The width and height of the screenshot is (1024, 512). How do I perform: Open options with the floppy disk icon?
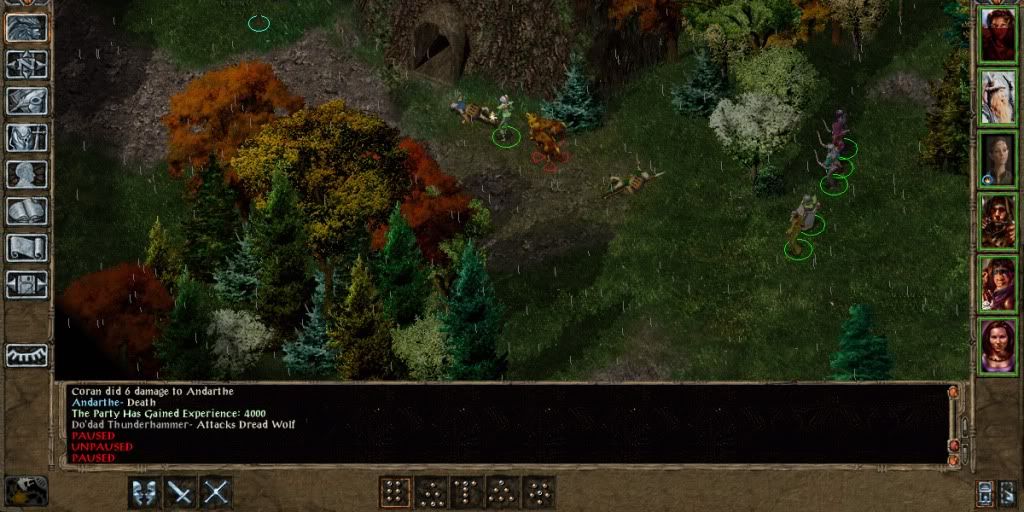[27, 284]
